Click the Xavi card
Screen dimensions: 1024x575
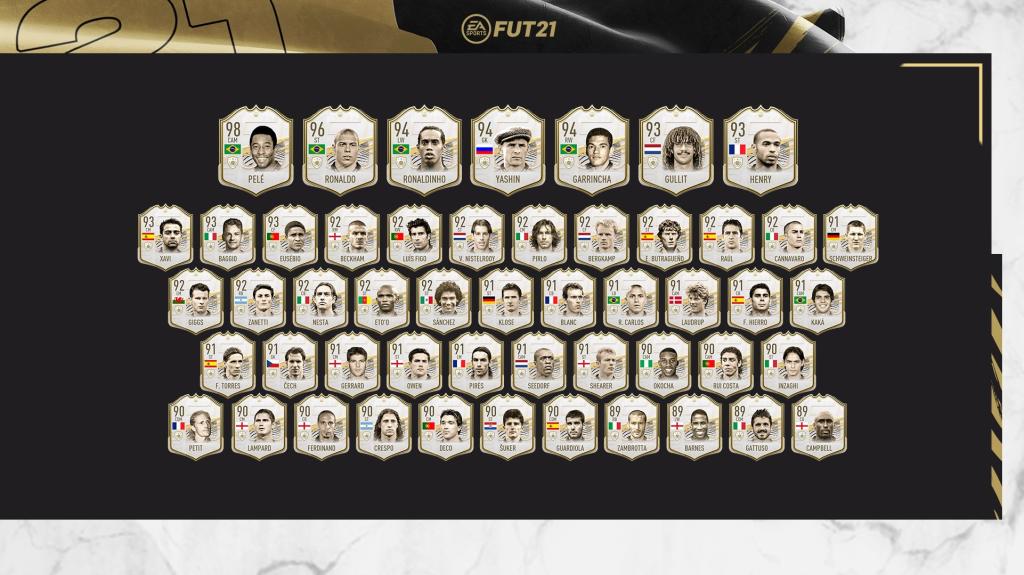point(165,236)
